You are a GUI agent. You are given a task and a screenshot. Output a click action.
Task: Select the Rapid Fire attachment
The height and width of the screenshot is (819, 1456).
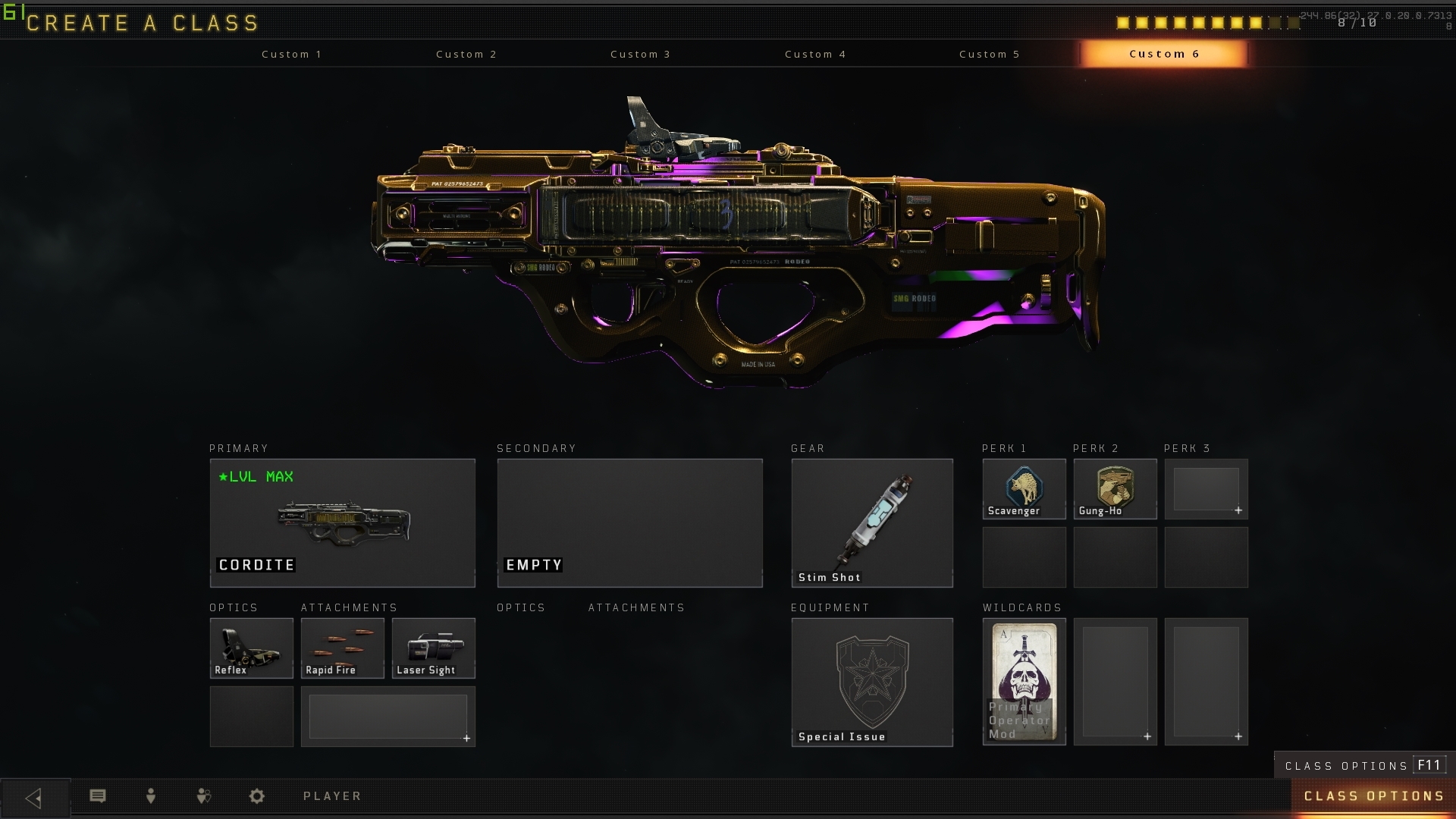342,648
